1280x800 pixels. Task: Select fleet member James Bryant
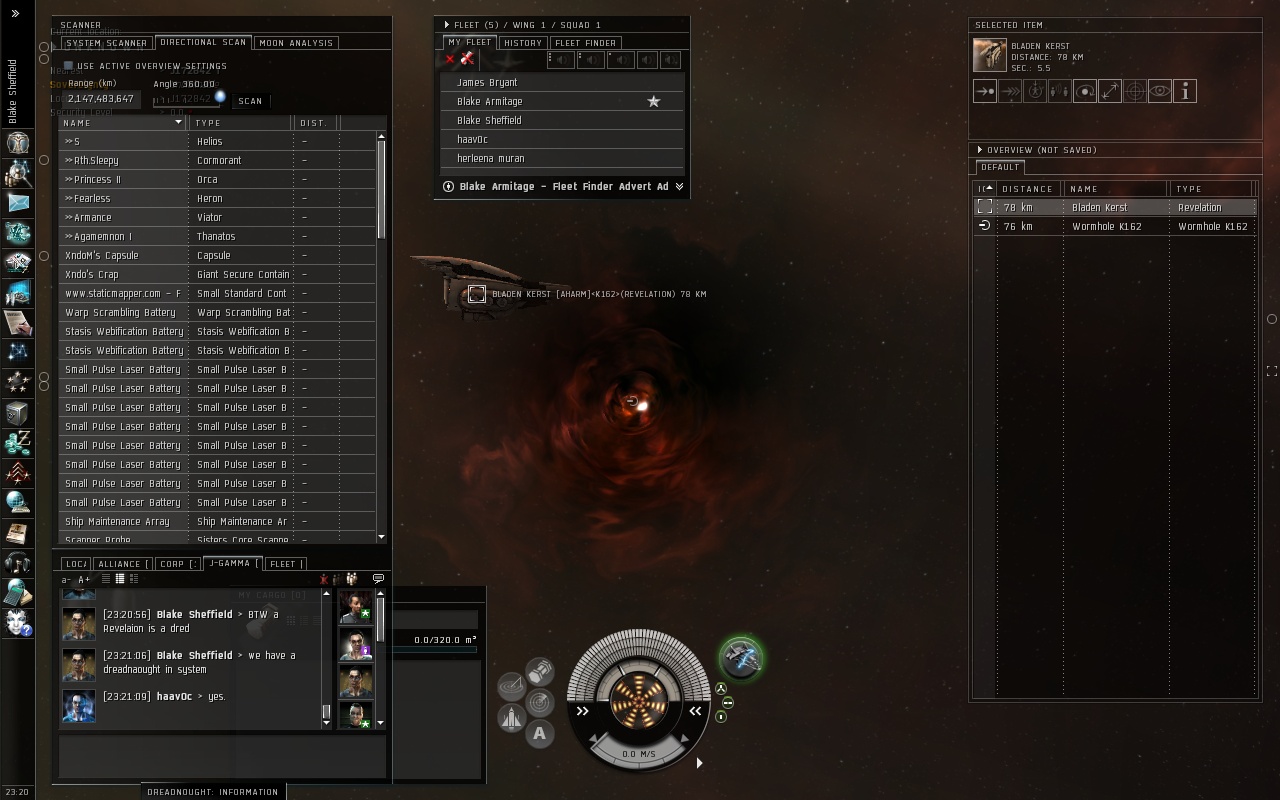pos(487,83)
